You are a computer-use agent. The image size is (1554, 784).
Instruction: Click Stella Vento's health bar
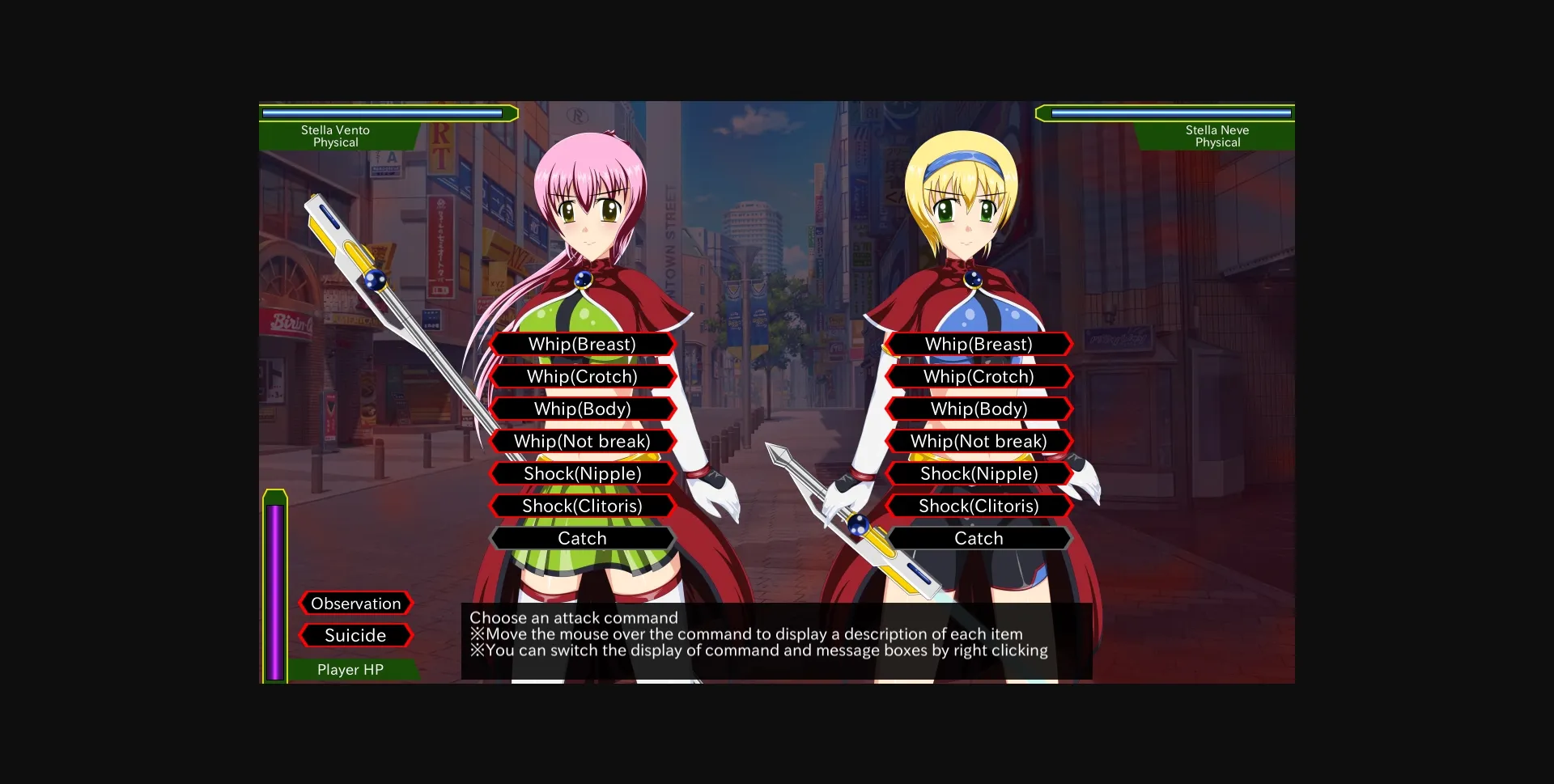coord(388,112)
